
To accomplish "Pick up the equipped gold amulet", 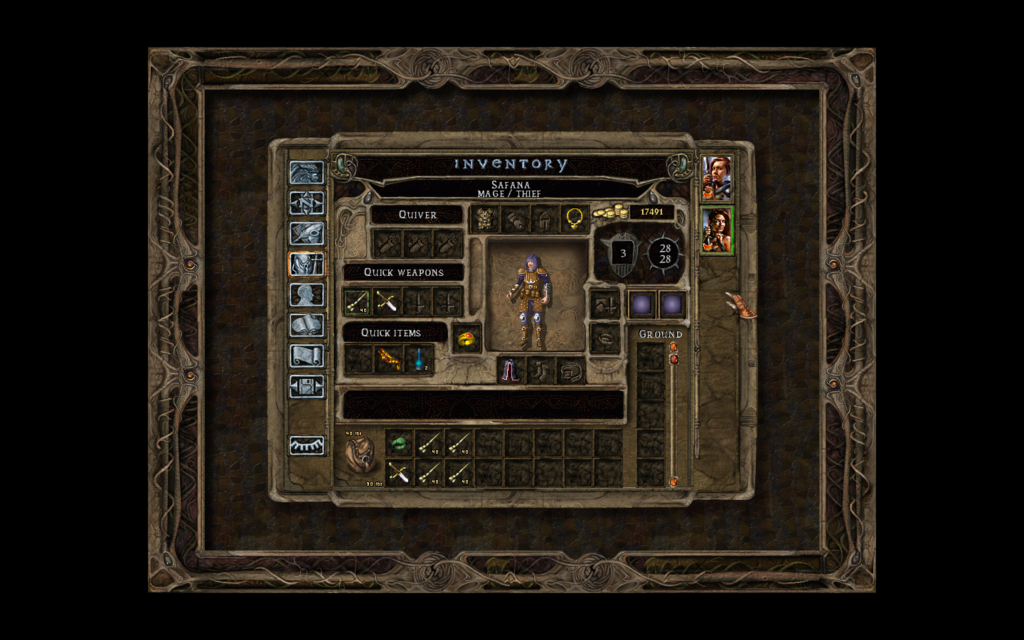I will click(574, 218).
